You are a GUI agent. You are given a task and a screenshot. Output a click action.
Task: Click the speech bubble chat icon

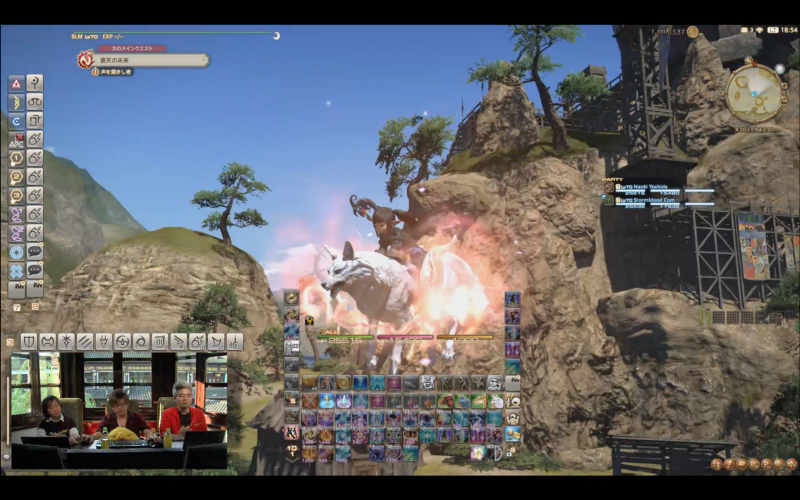click(35, 252)
